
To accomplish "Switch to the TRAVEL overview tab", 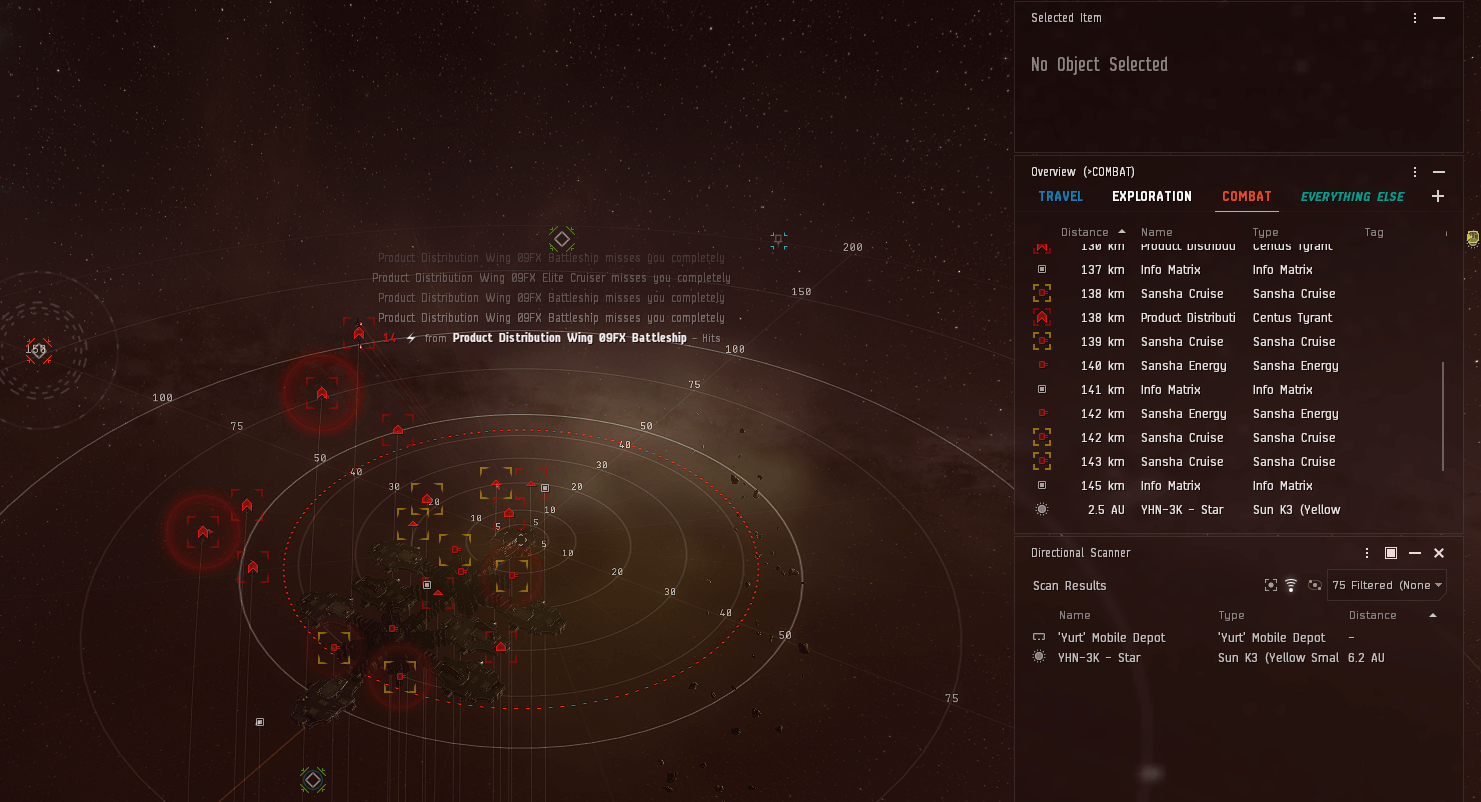I will pos(1060,196).
